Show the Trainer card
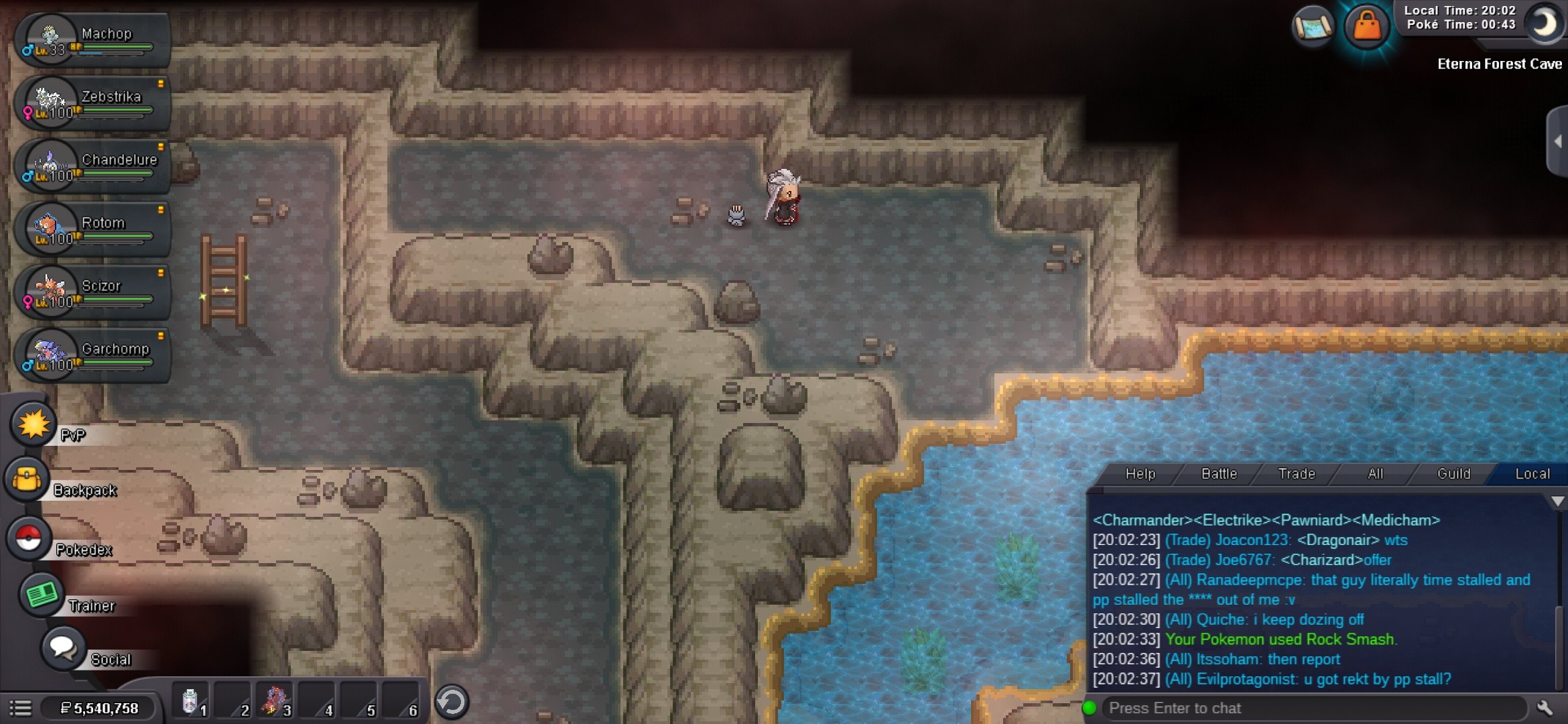1568x724 pixels. pos(42,595)
